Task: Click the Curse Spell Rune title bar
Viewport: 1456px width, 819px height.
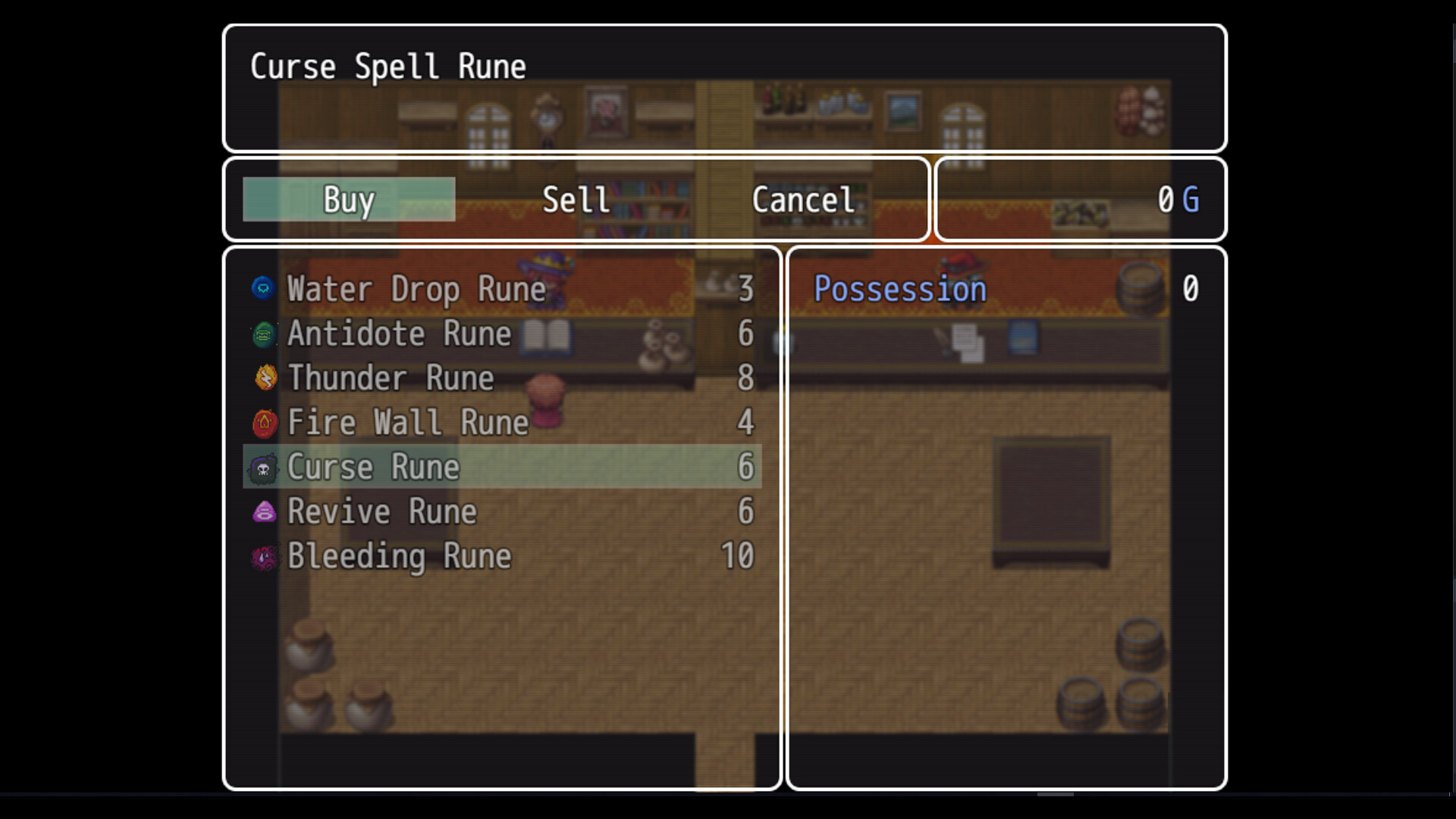Action: pyautogui.click(x=387, y=66)
